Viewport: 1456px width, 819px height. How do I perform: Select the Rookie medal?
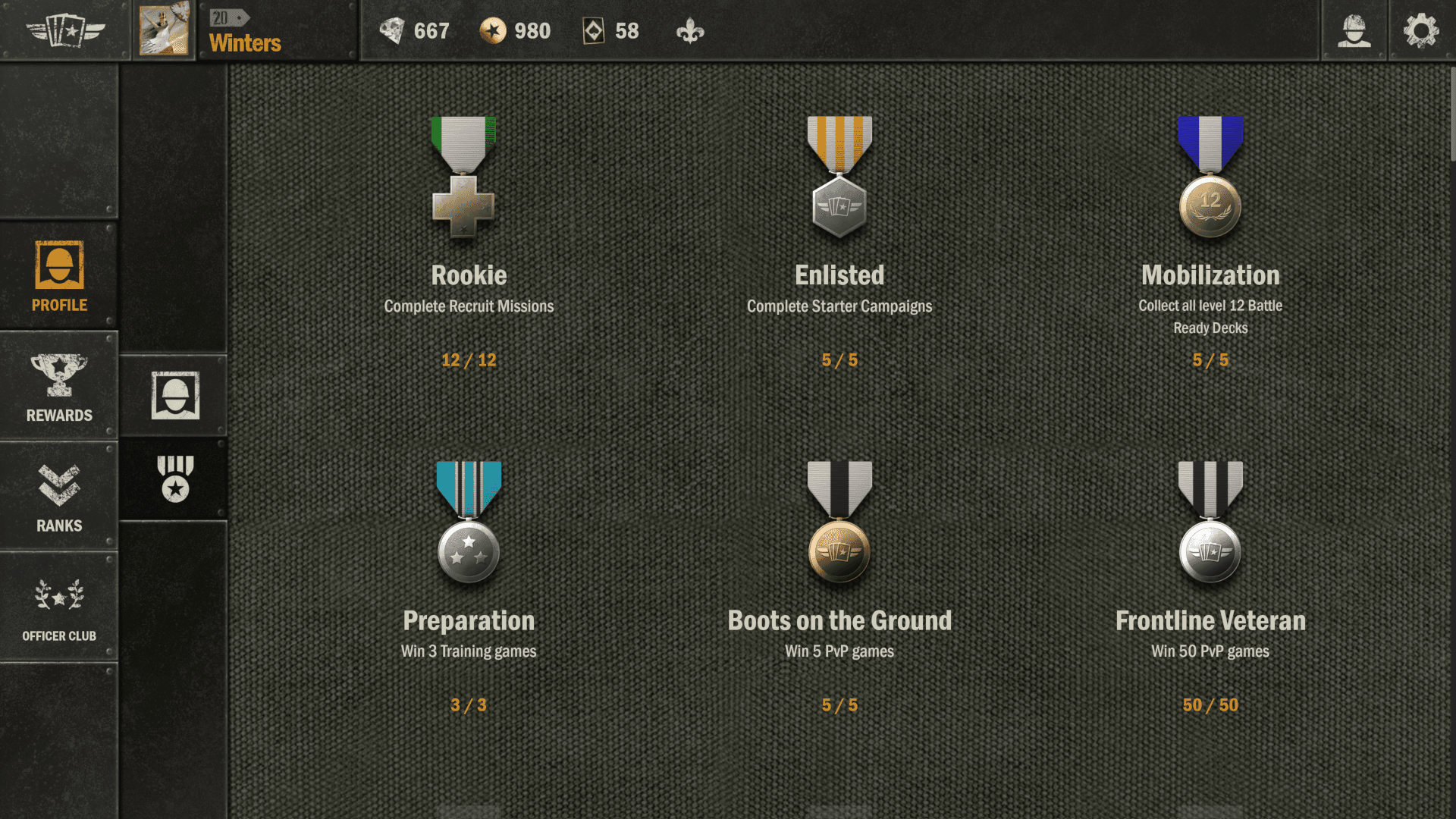pos(463,177)
